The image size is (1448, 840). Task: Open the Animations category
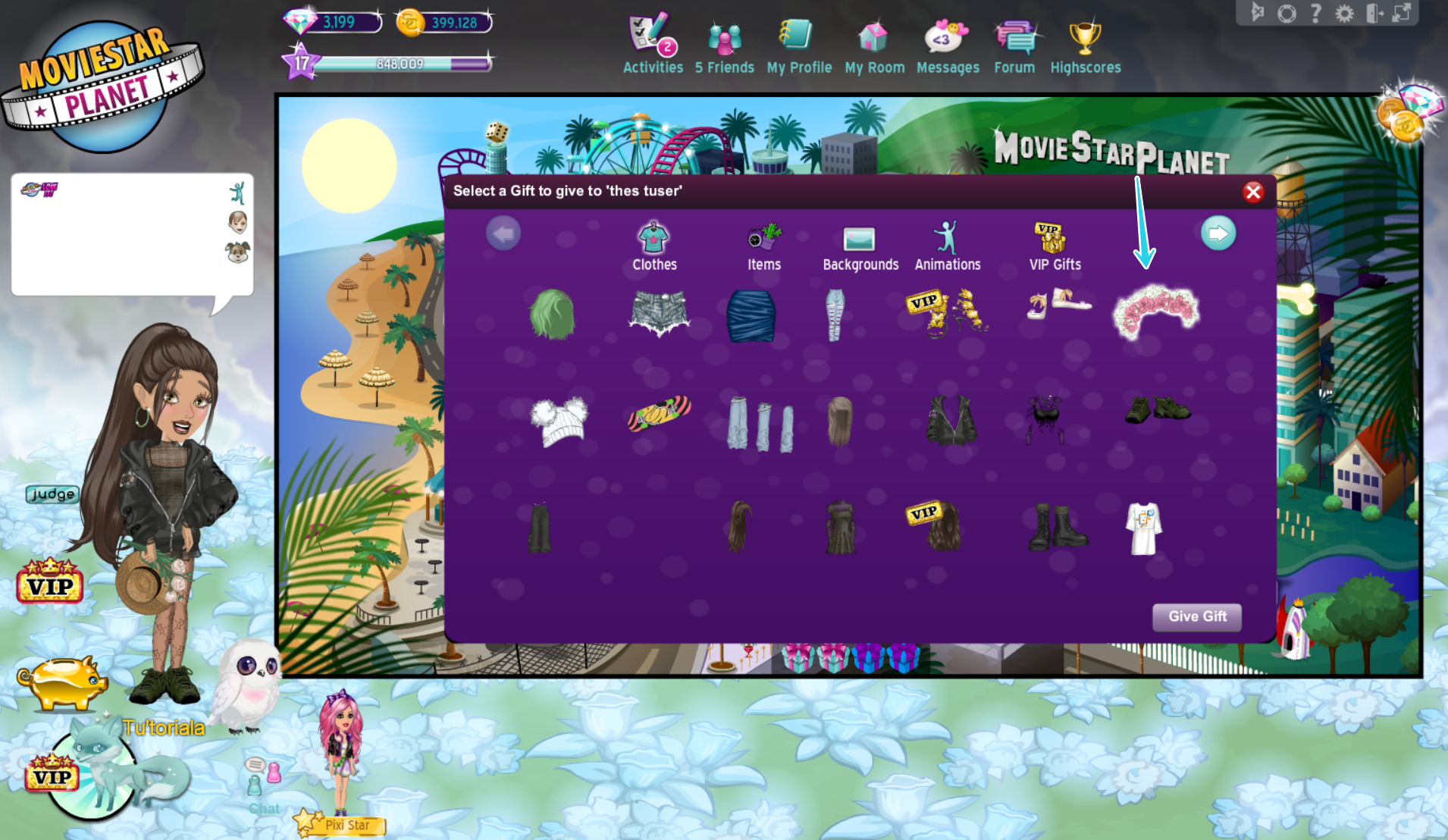947,243
